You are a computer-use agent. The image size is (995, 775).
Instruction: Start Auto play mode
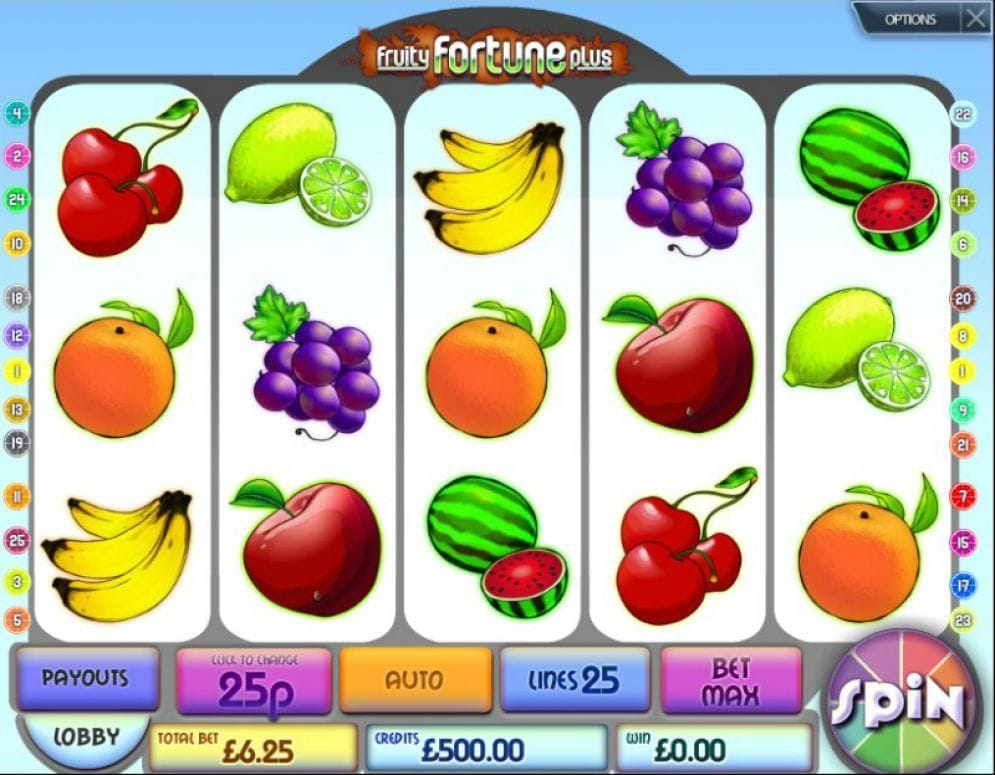pos(415,680)
